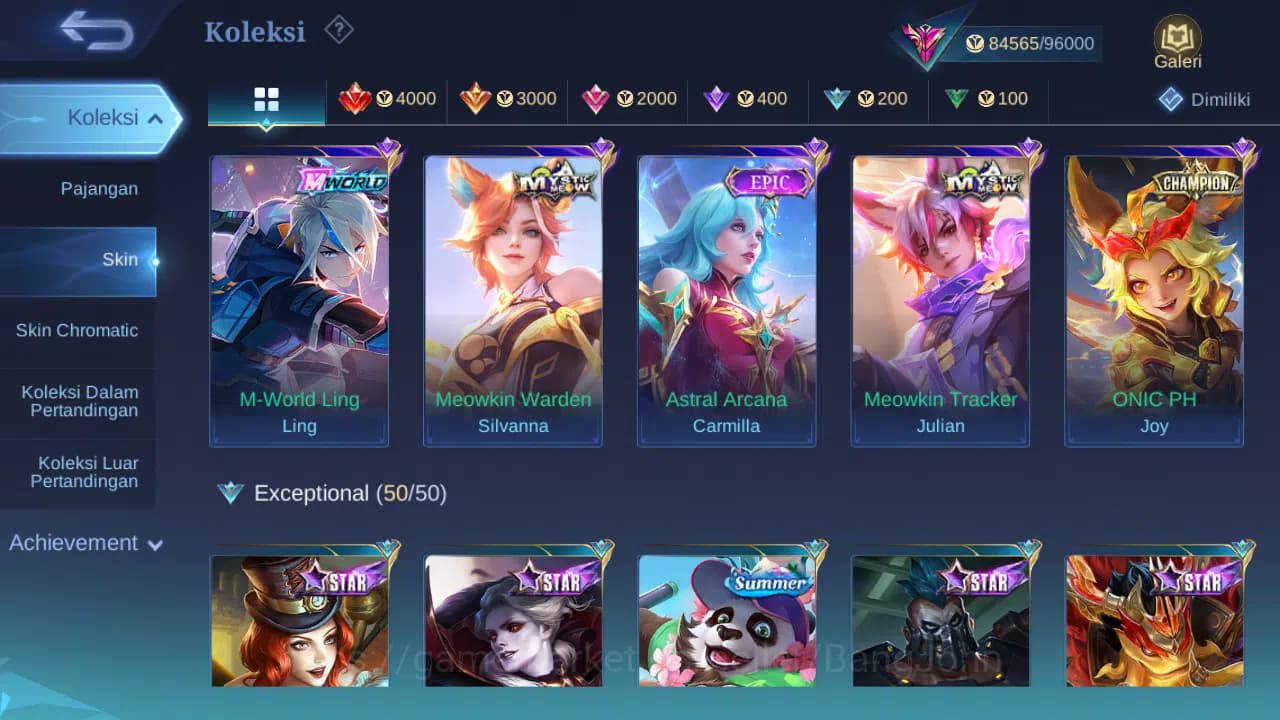Screen dimensions: 1280x720
Task: Switch to the Skin Chromatic section
Action: (76, 330)
